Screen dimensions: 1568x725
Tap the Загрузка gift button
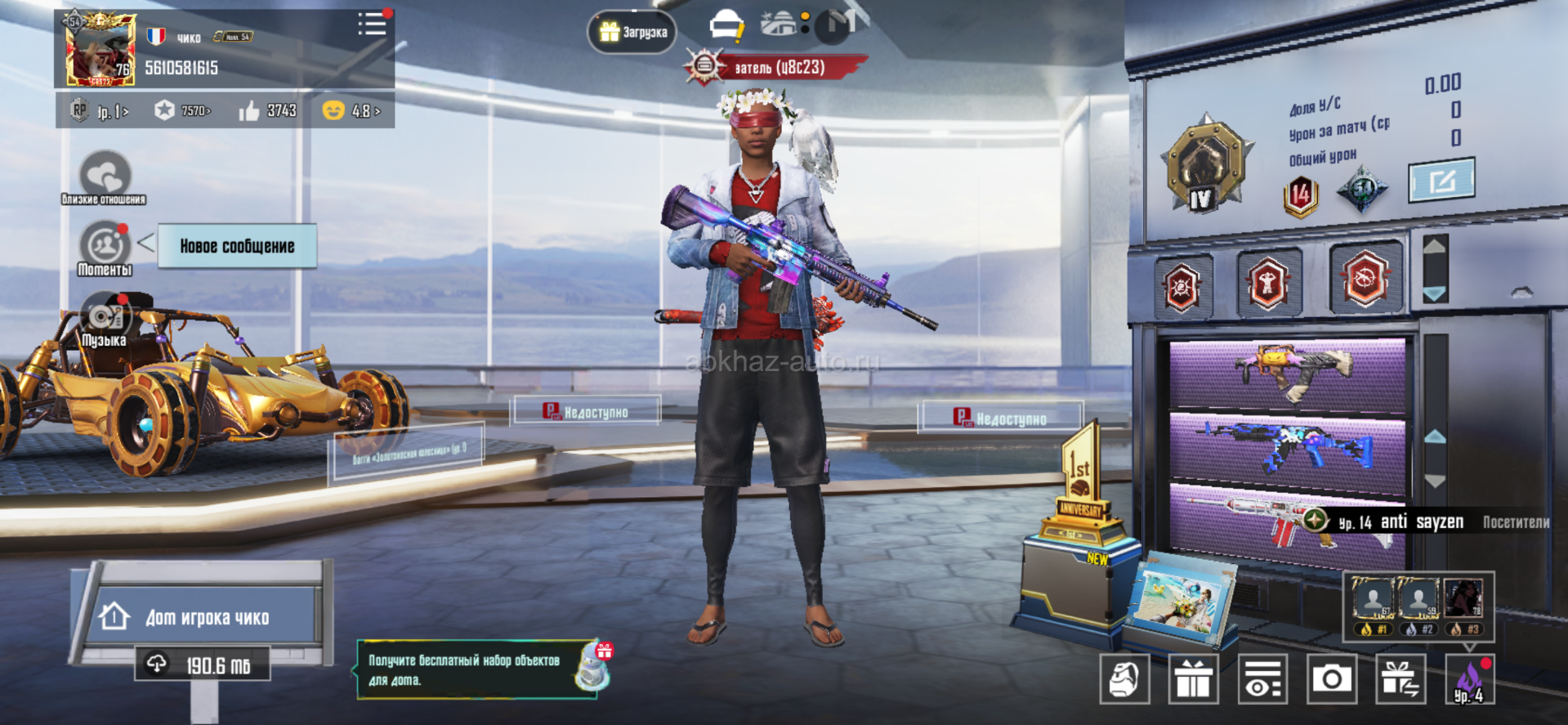632,33
